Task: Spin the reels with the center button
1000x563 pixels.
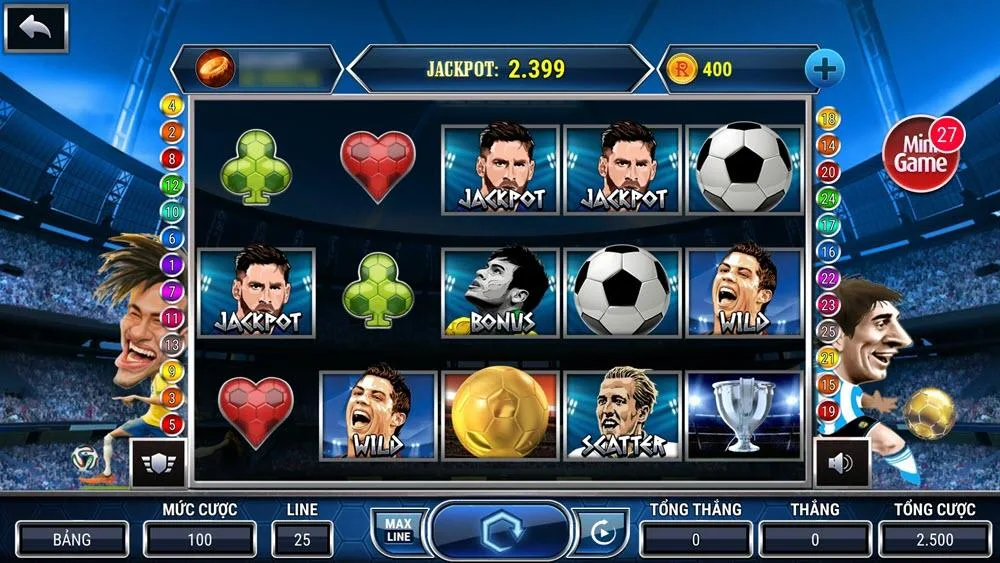Action: 499,531
